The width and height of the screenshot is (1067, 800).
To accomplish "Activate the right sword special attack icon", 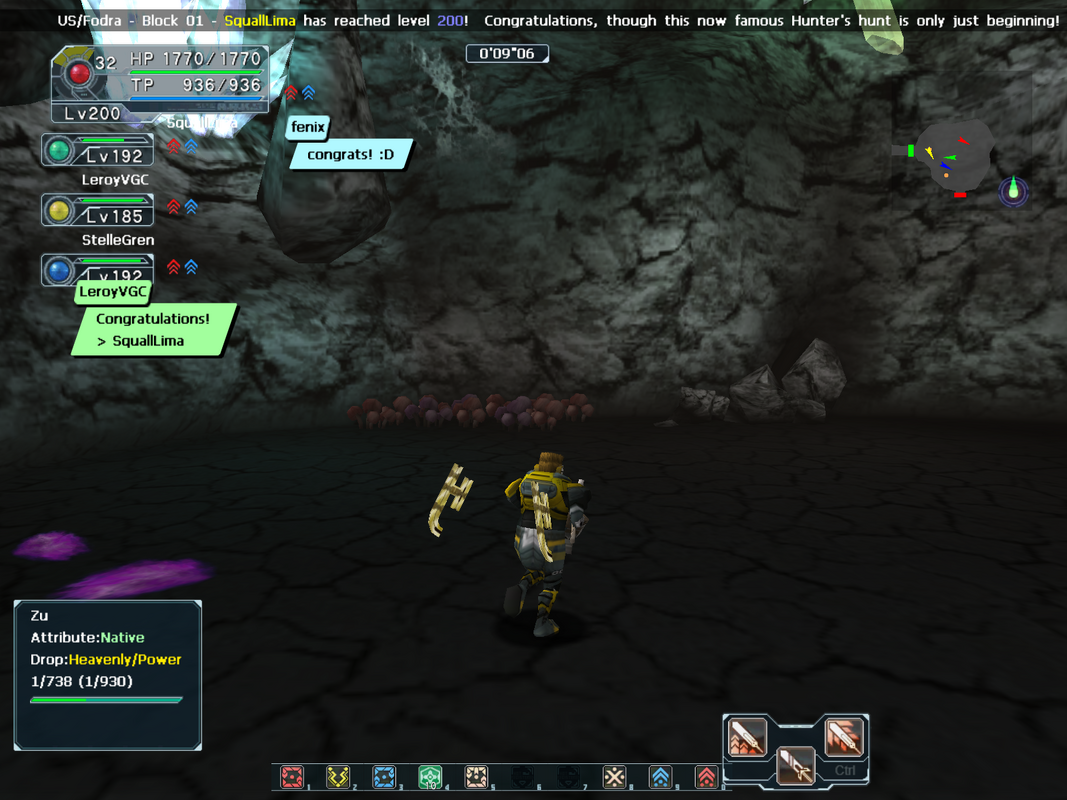I will point(843,737).
